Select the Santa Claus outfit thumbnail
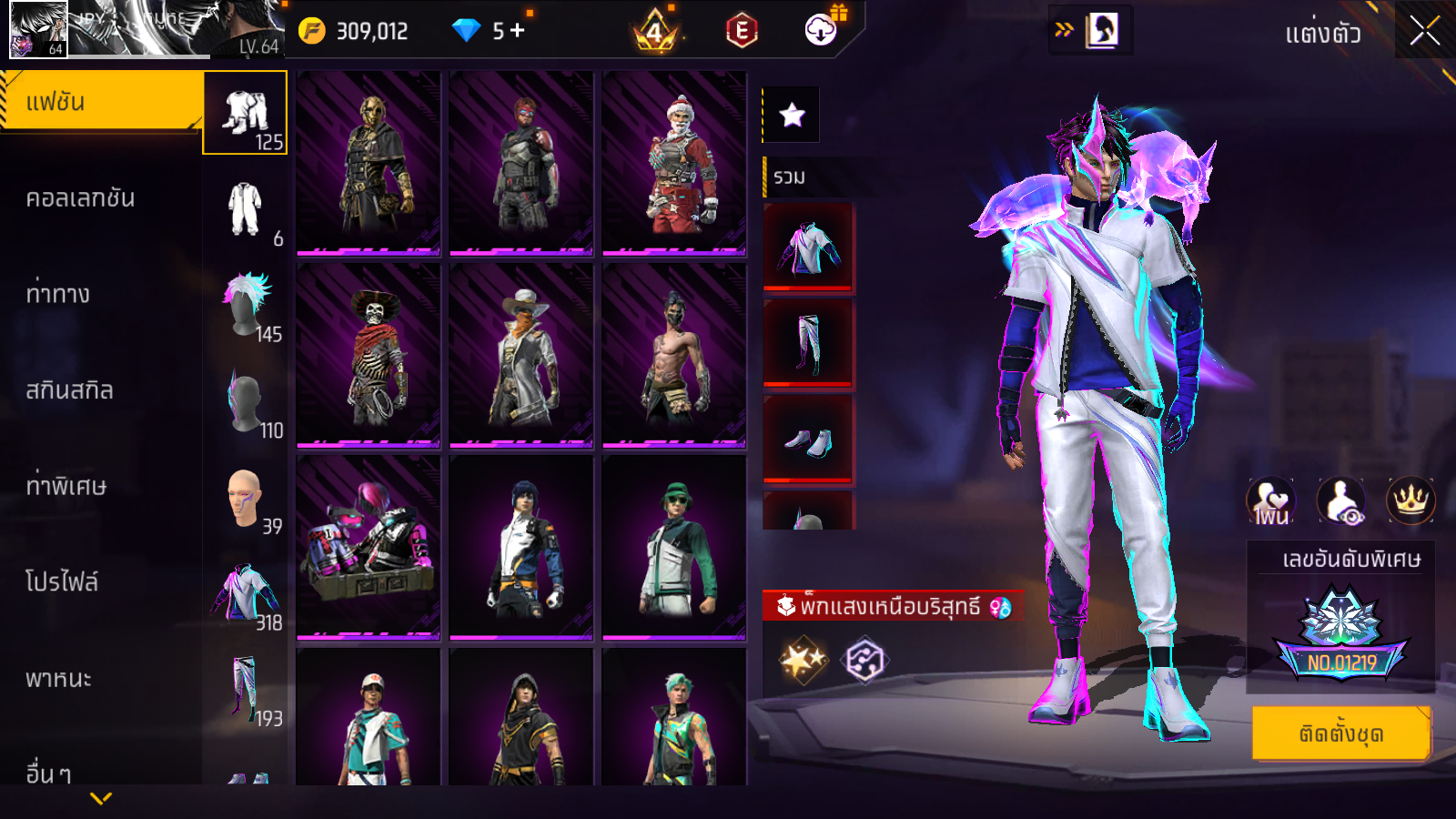Screen dimensions: 1456x819 [674, 162]
